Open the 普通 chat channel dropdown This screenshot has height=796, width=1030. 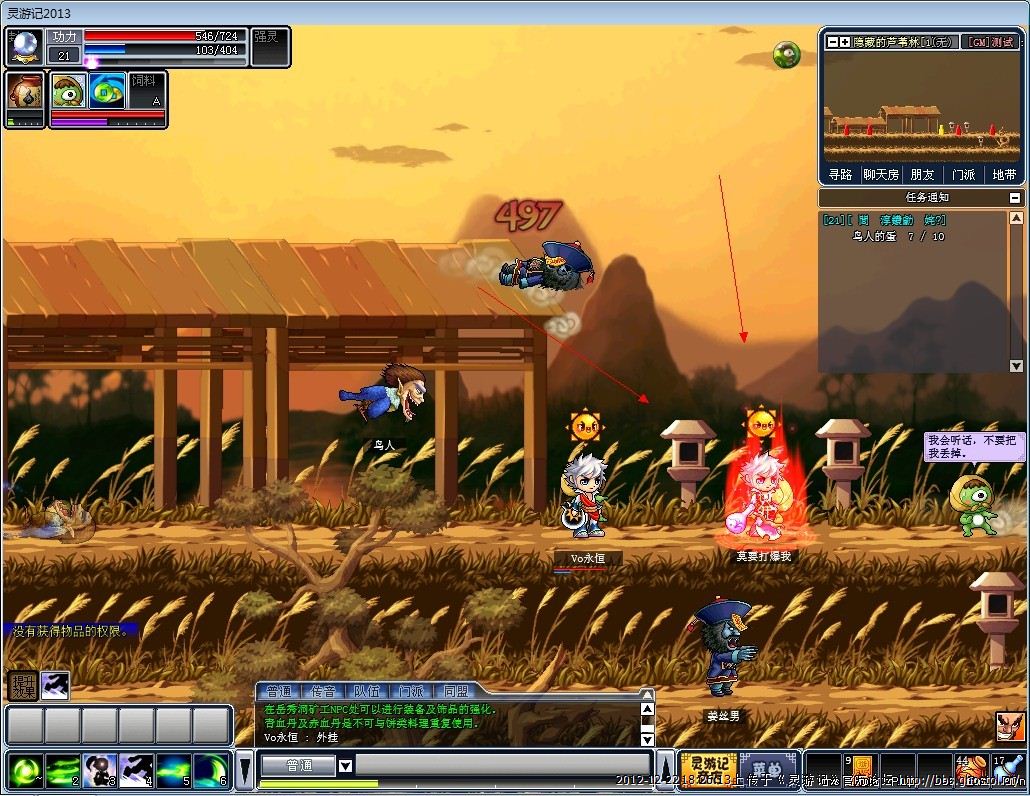click(x=345, y=766)
